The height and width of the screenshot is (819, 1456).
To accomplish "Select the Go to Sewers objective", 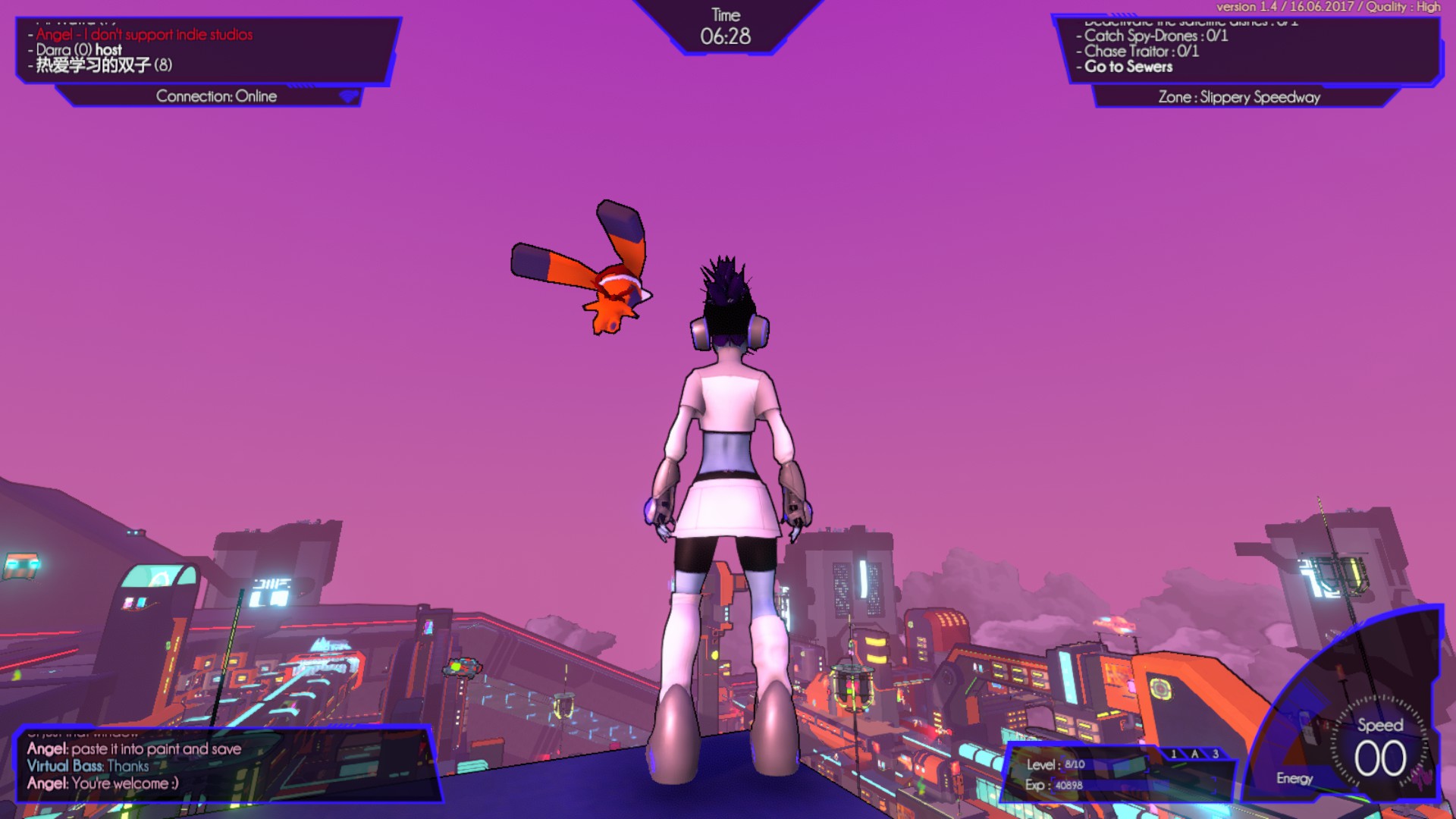I will coord(1128,67).
